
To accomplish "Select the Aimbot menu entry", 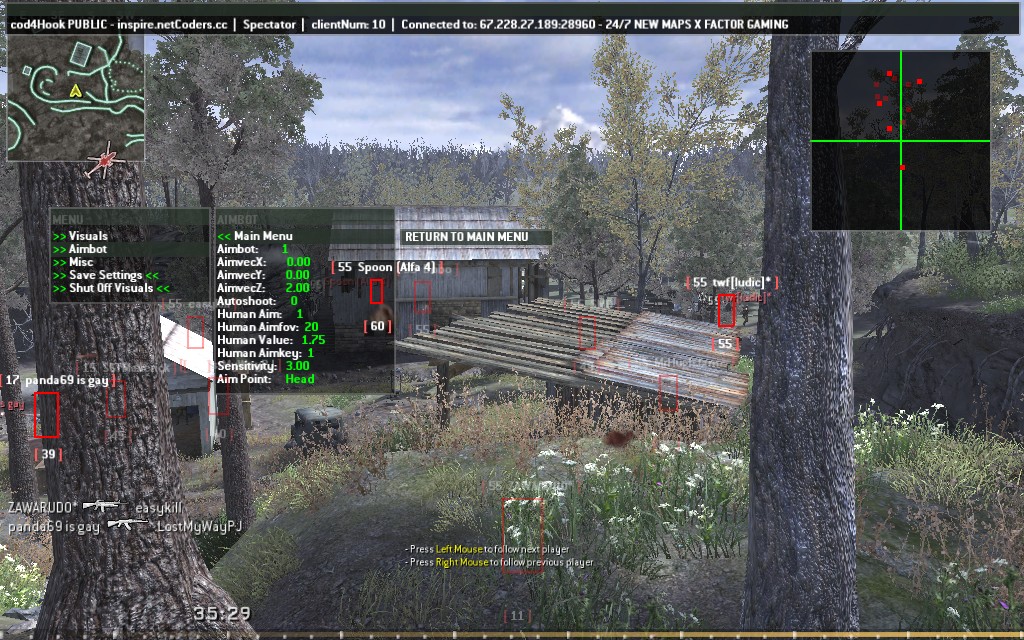I will tap(87, 249).
